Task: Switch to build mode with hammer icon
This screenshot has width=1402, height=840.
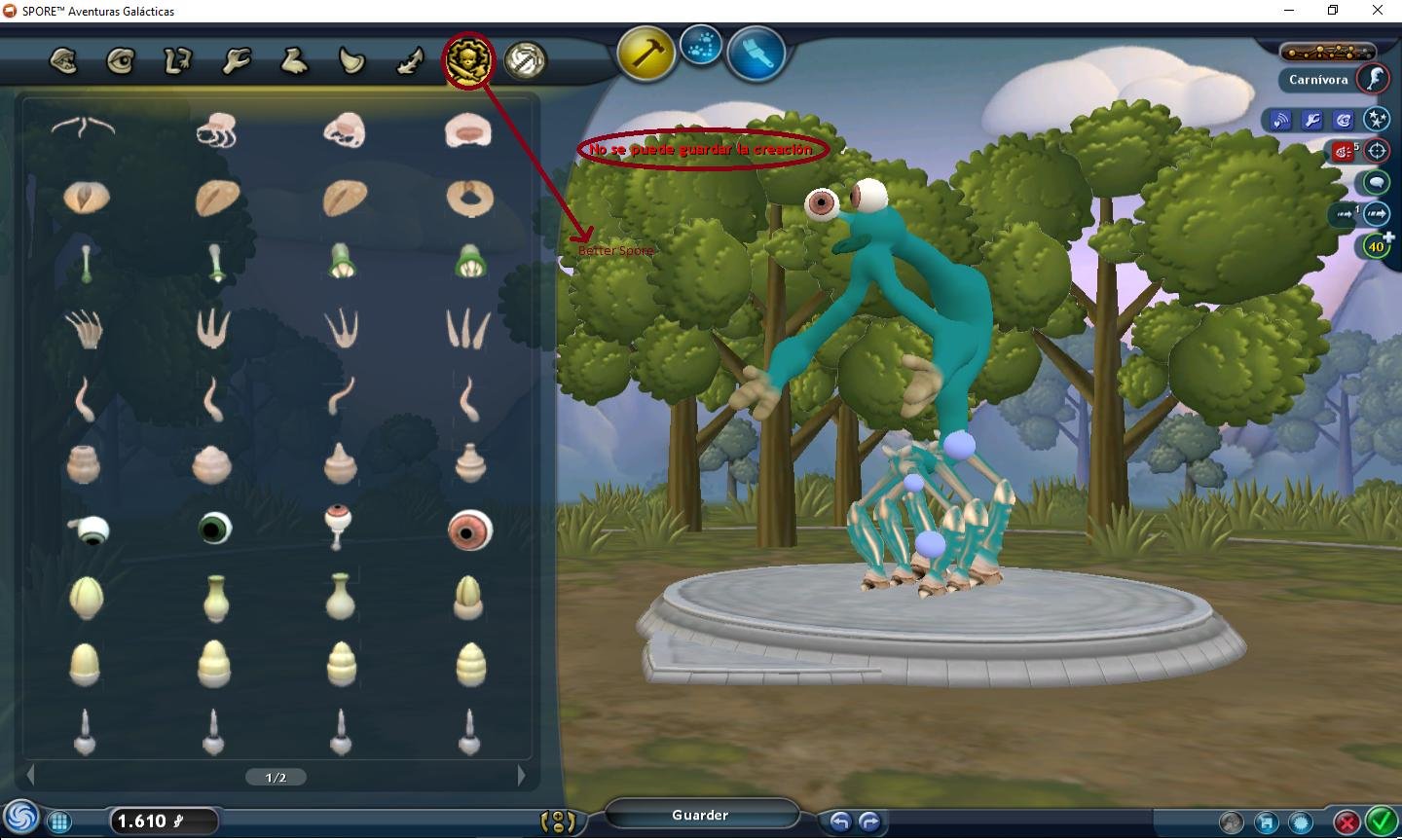Action: [x=646, y=53]
